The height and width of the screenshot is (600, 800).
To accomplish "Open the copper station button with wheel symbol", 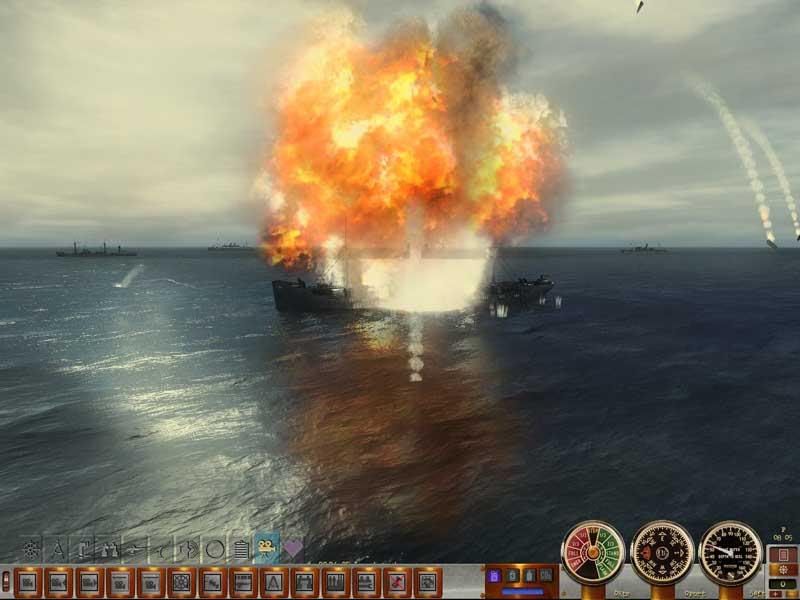I will [182, 581].
